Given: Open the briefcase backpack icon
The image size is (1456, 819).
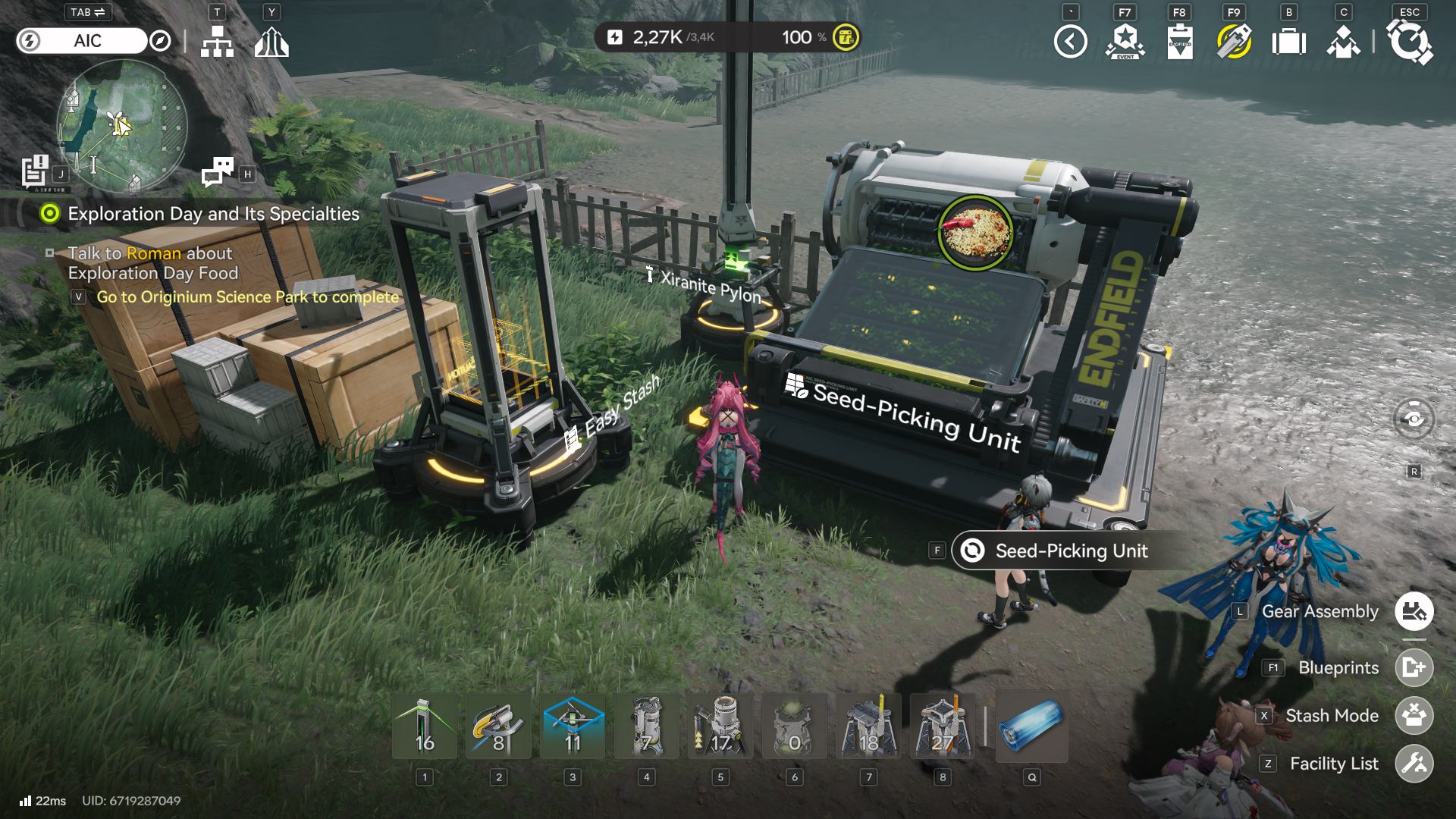Looking at the screenshot, I should (x=1288, y=42).
